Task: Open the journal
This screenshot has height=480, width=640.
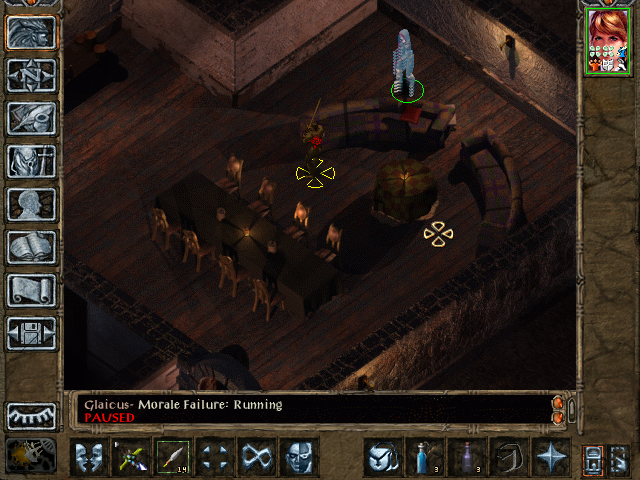Action: pos(31,118)
